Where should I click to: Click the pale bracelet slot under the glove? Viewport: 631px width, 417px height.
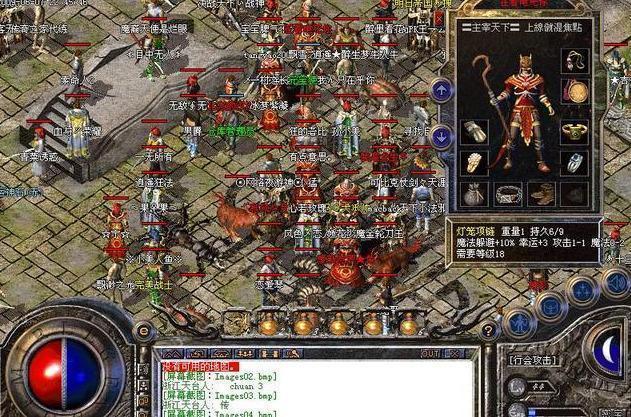477,162
